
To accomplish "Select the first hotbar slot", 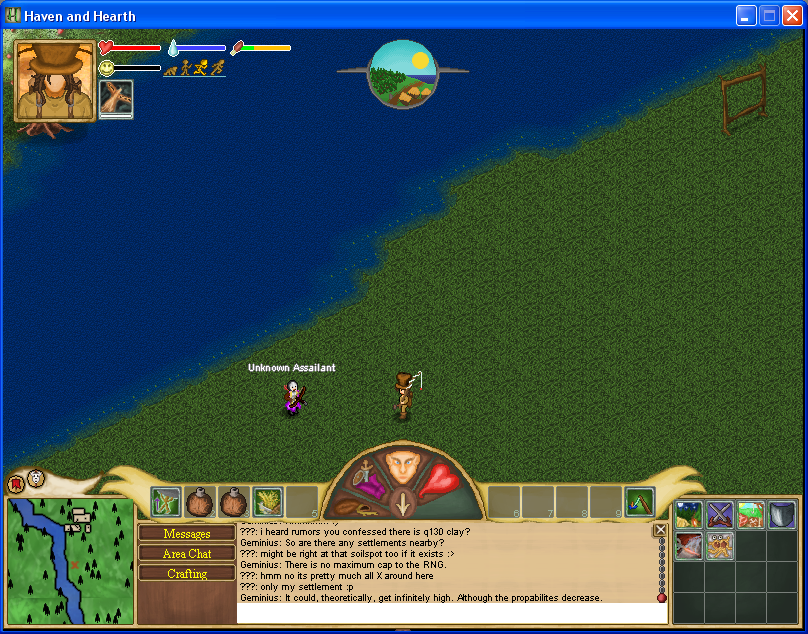I will [x=166, y=502].
